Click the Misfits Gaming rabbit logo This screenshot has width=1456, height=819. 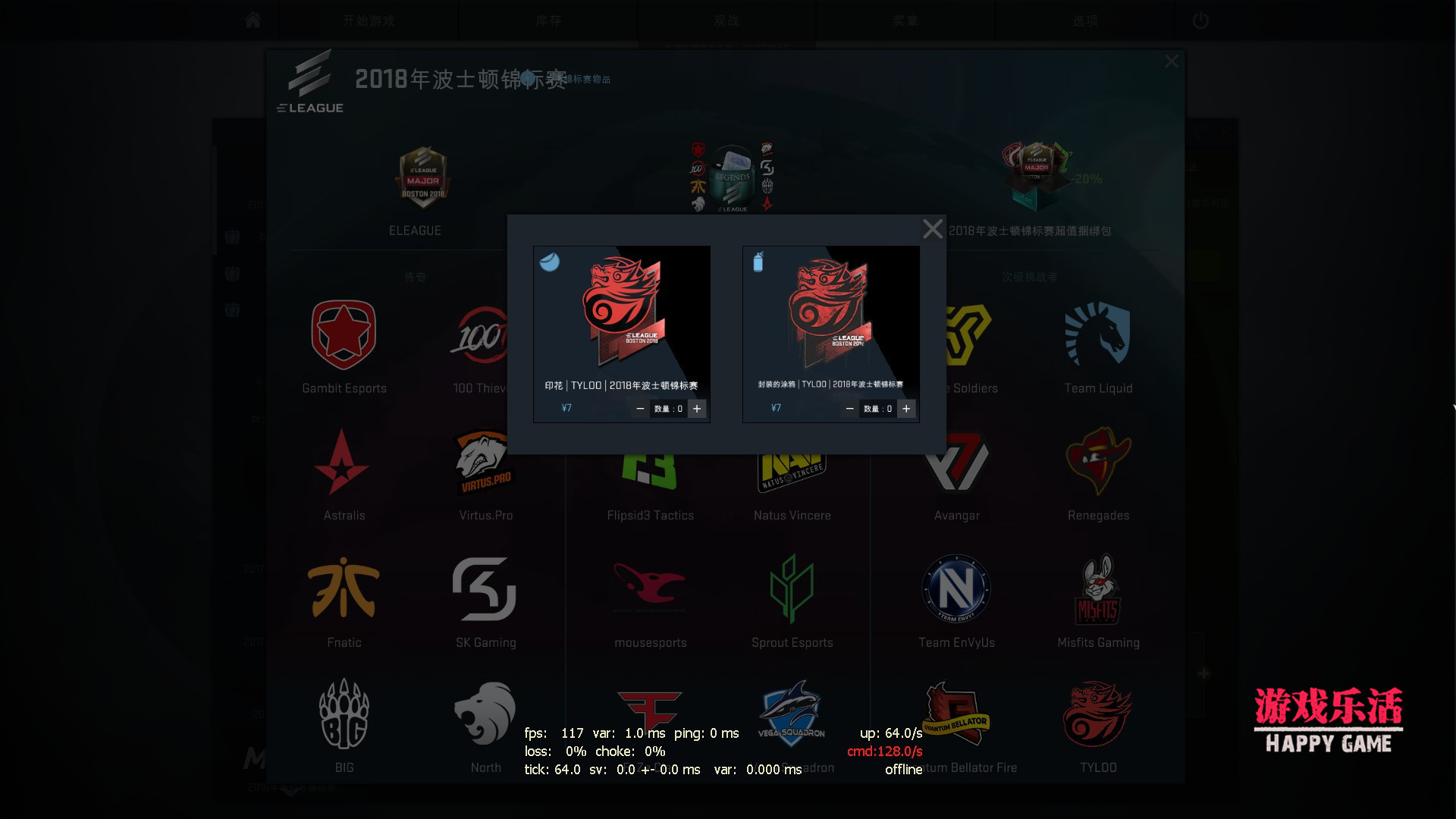pos(1098,590)
